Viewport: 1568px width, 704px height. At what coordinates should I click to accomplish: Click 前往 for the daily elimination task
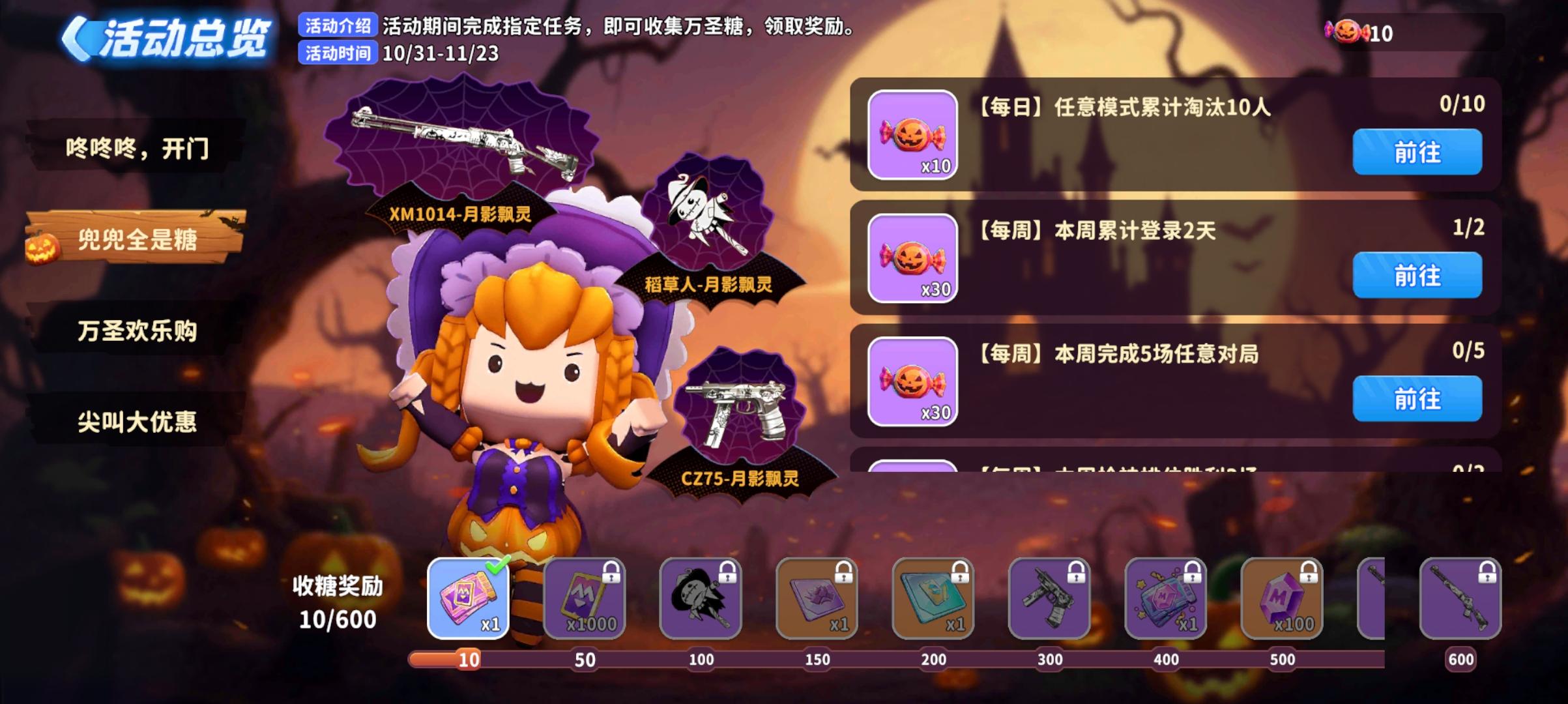pyautogui.click(x=1417, y=151)
